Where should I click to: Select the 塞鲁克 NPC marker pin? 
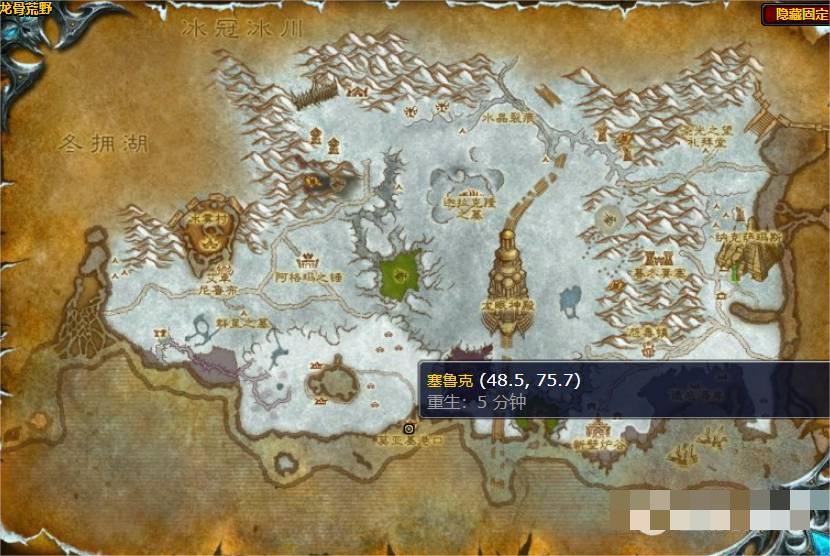[409, 427]
